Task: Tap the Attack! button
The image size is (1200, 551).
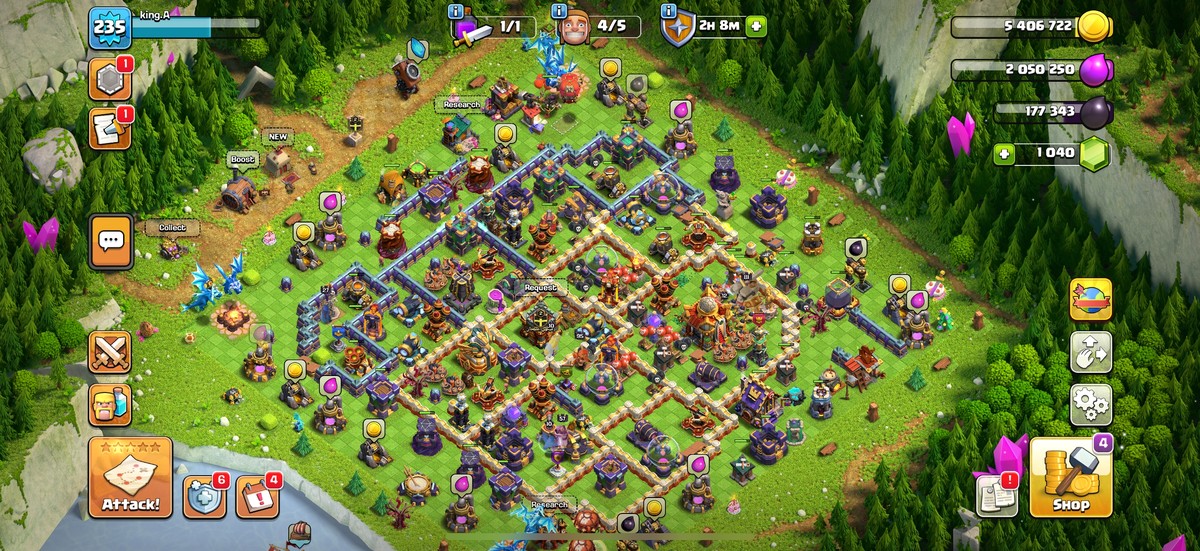Action: click(130, 477)
